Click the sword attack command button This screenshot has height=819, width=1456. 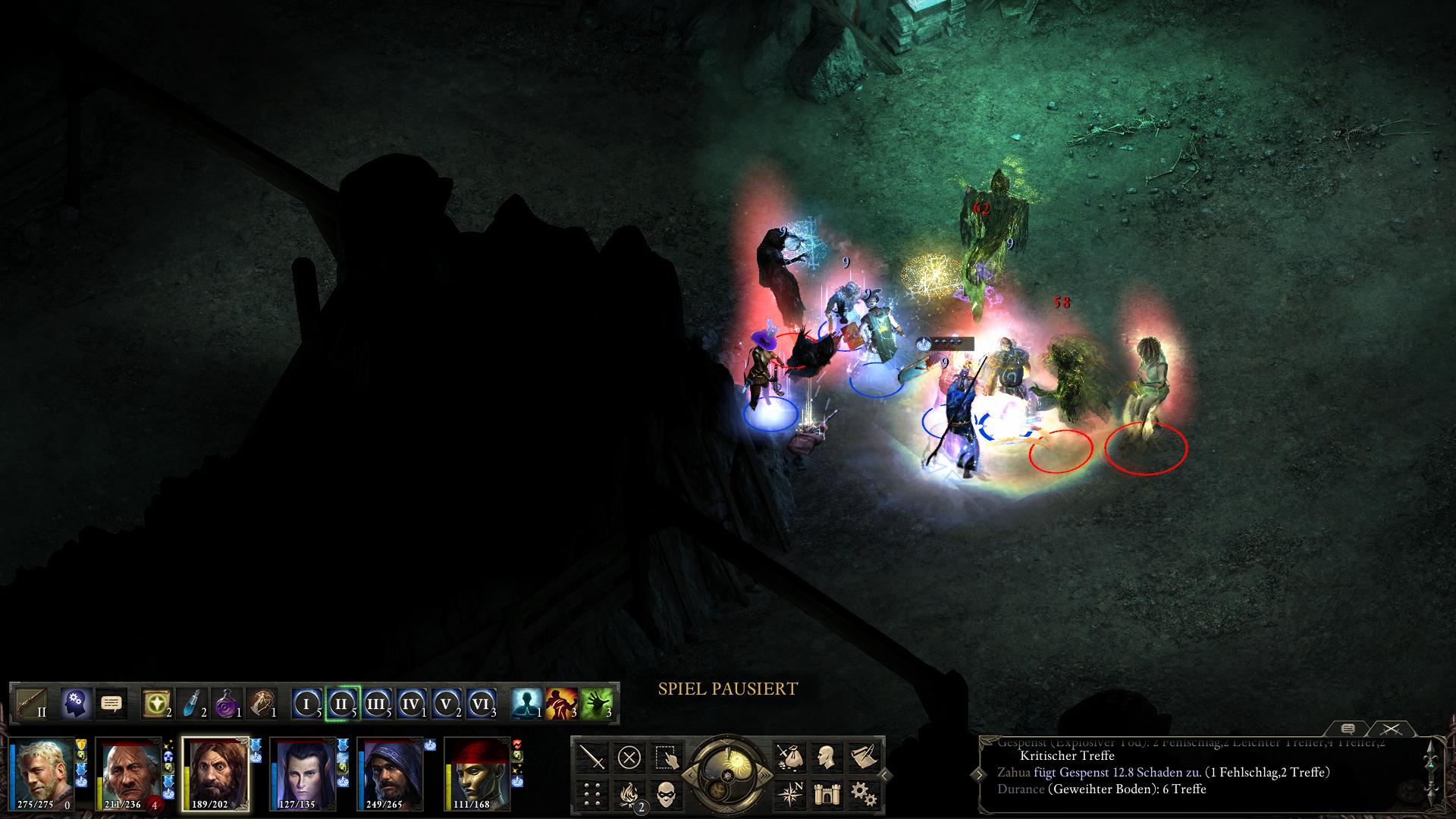click(x=592, y=757)
